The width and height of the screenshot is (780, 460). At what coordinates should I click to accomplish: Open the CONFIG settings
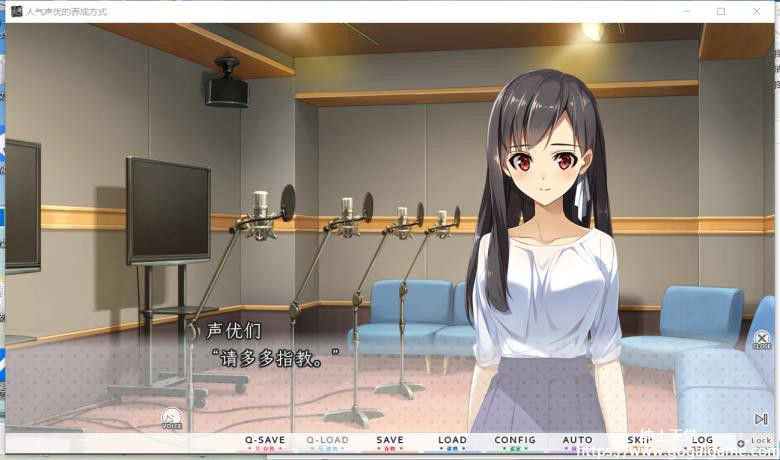coord(515,441)
